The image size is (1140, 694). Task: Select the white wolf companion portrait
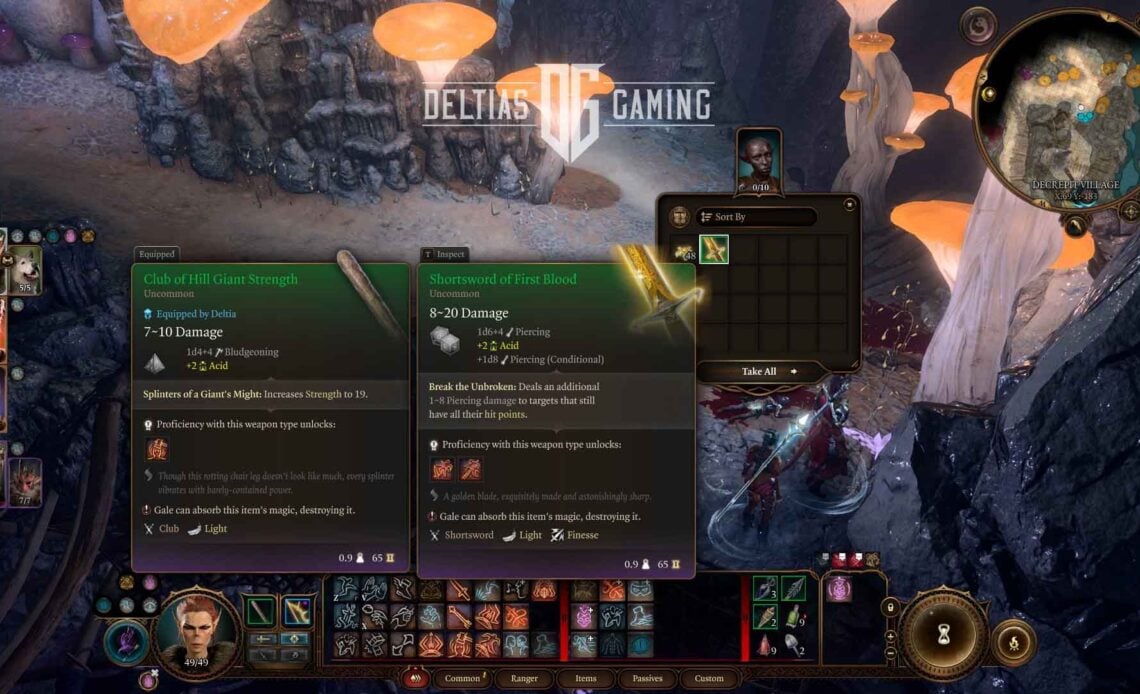(24, 268)
